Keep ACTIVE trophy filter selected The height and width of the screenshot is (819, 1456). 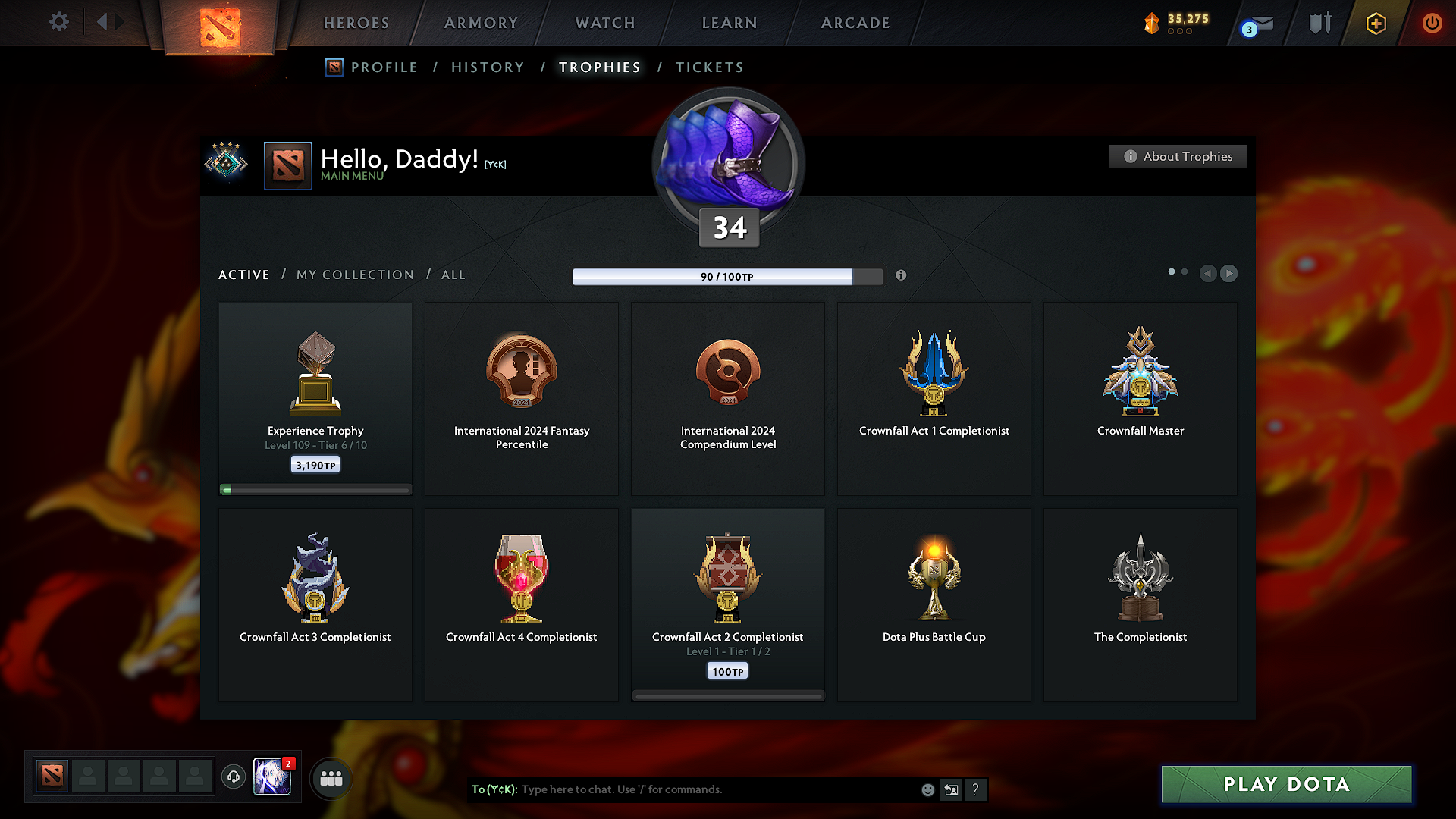243,275
